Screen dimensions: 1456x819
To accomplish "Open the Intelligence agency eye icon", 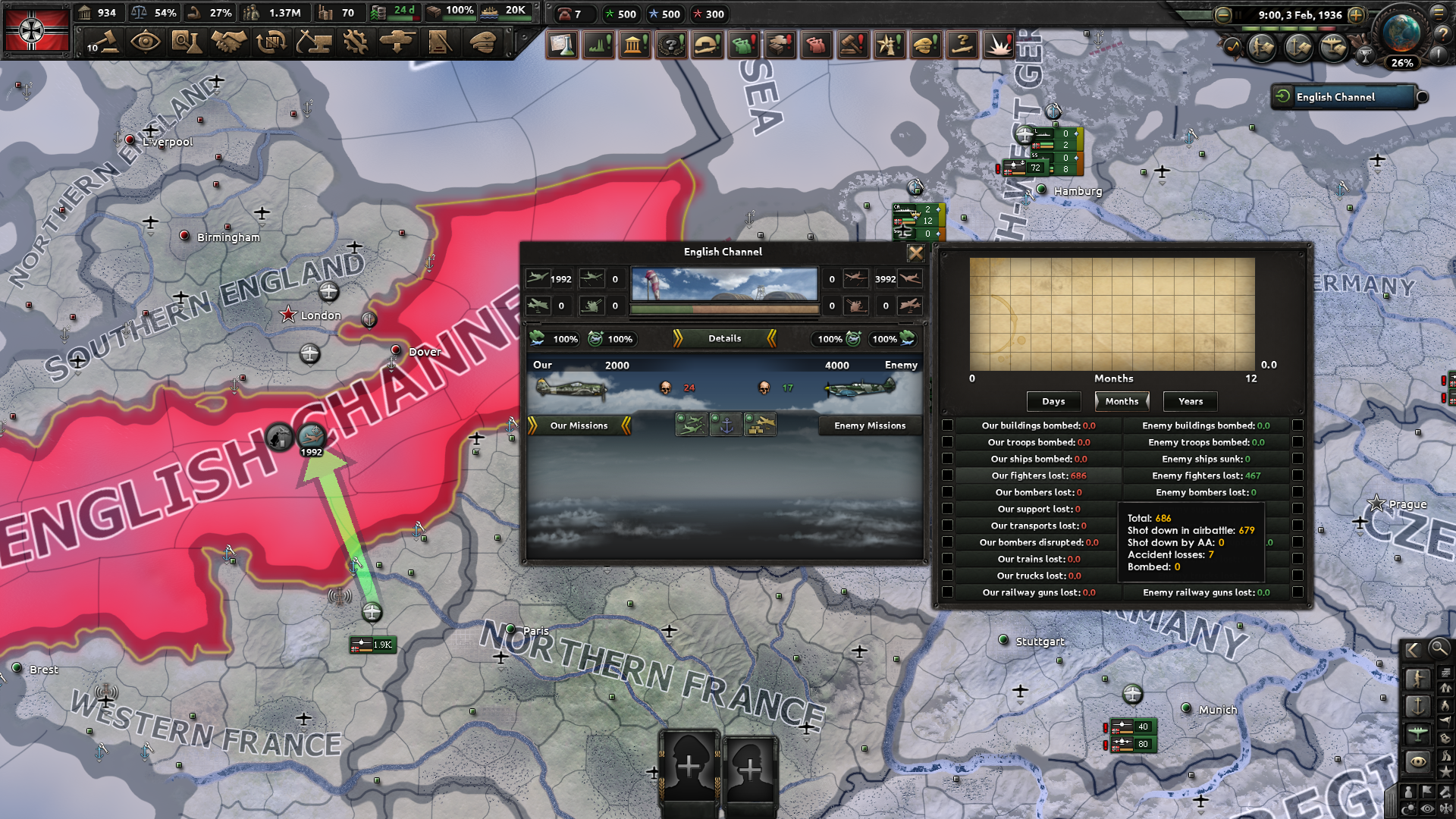I will click(x=144, y=42).
